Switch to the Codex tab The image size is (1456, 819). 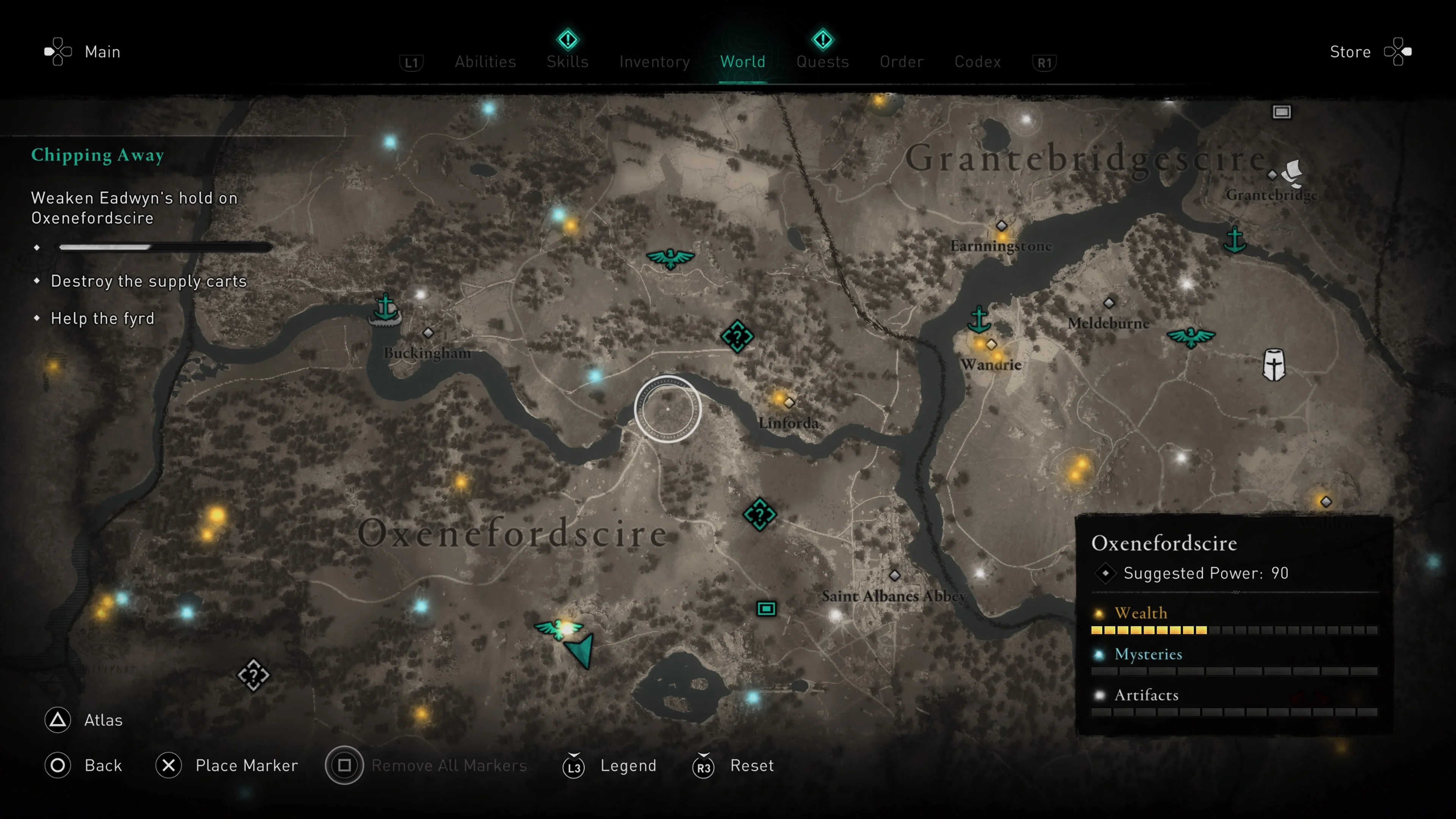point(977,61)
